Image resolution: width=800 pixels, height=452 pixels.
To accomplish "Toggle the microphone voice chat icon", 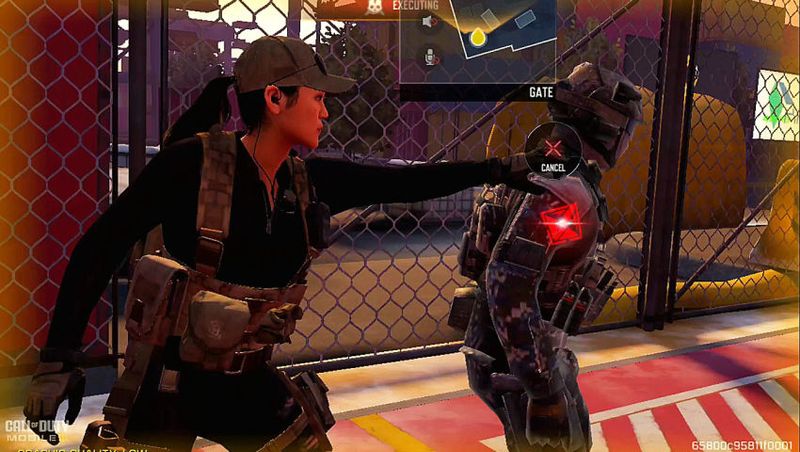I will (430, 57).
